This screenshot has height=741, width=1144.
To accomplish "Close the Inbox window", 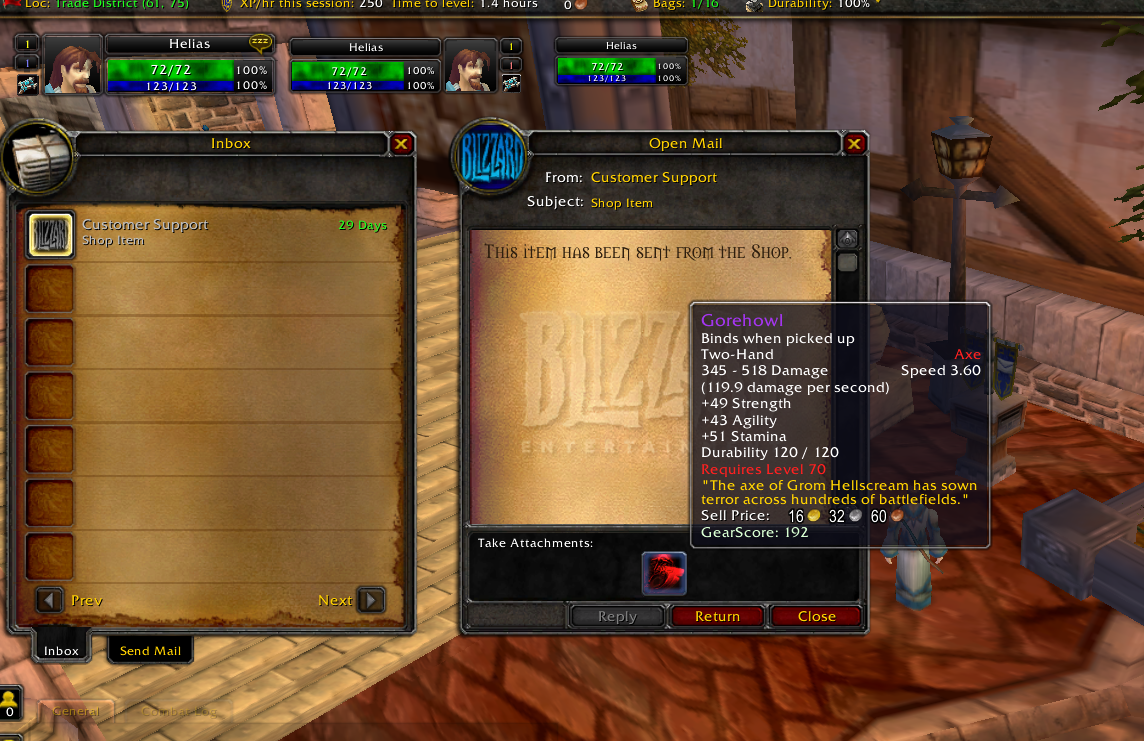I will (x=401, y=144).
